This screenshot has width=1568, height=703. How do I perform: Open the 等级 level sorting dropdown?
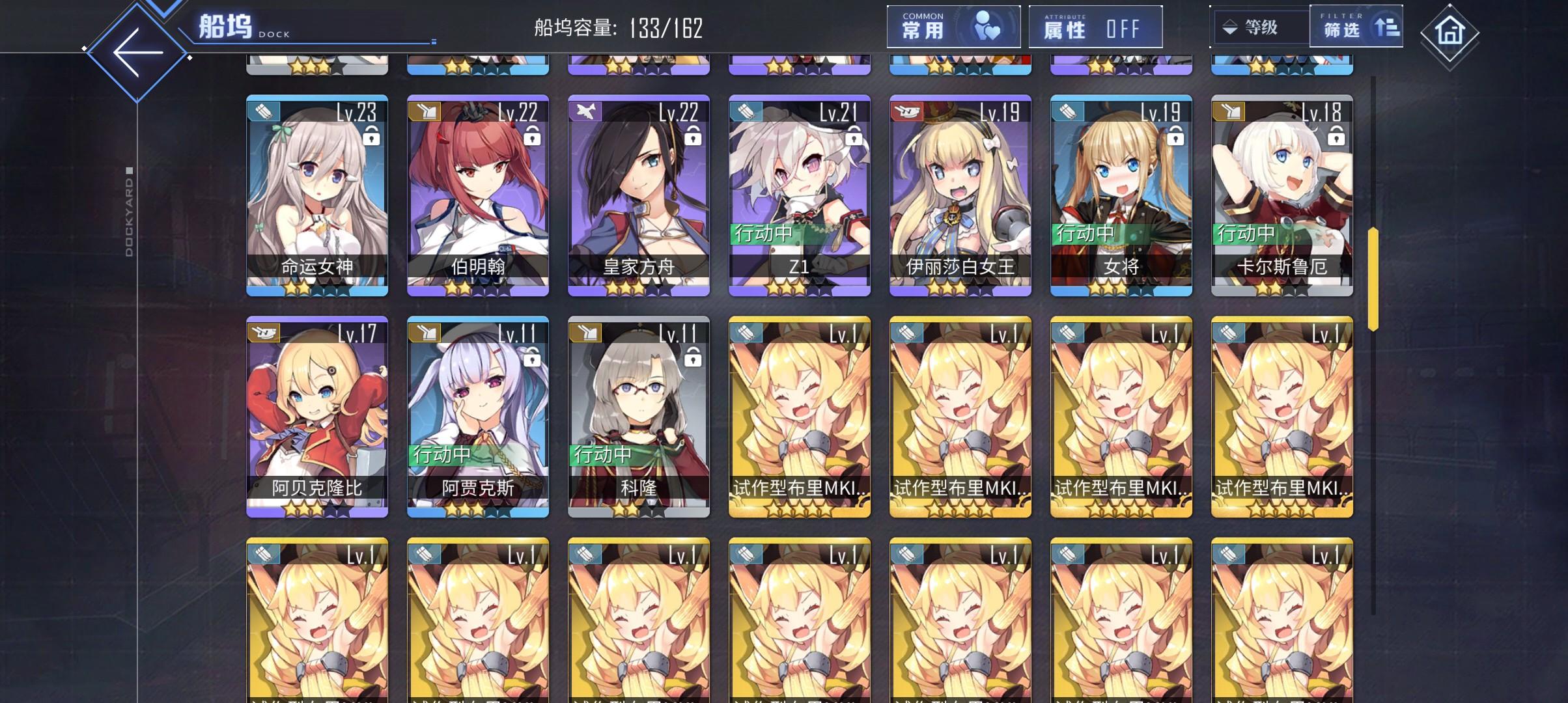[x=1260, y=27]
